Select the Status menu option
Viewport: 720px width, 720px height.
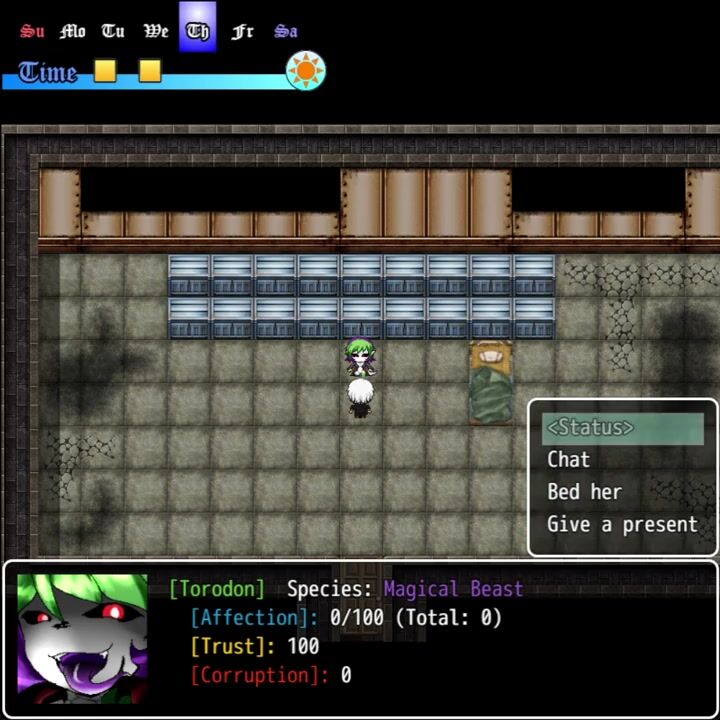590,428
